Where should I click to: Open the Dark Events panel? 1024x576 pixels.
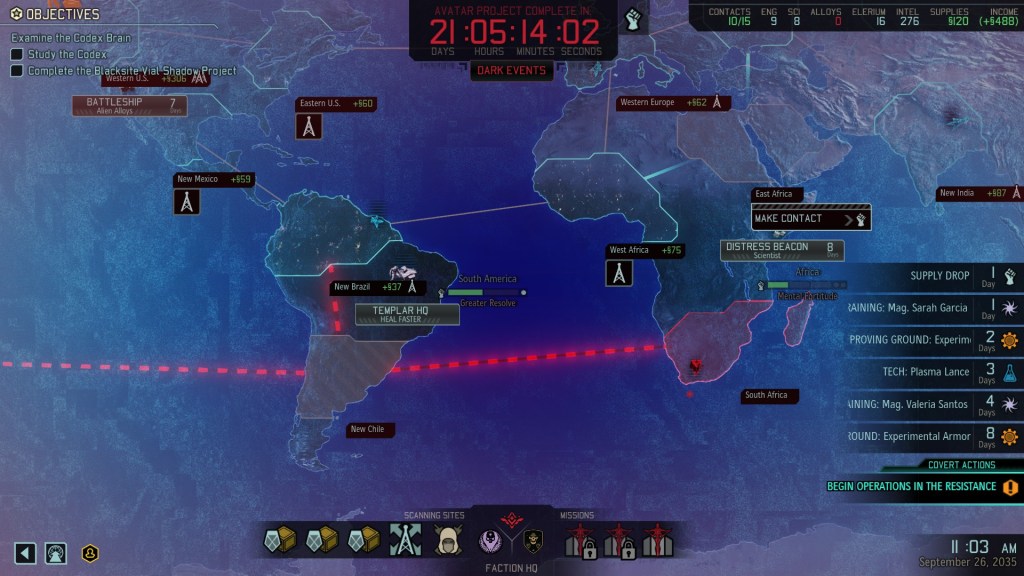pos(511,71)
